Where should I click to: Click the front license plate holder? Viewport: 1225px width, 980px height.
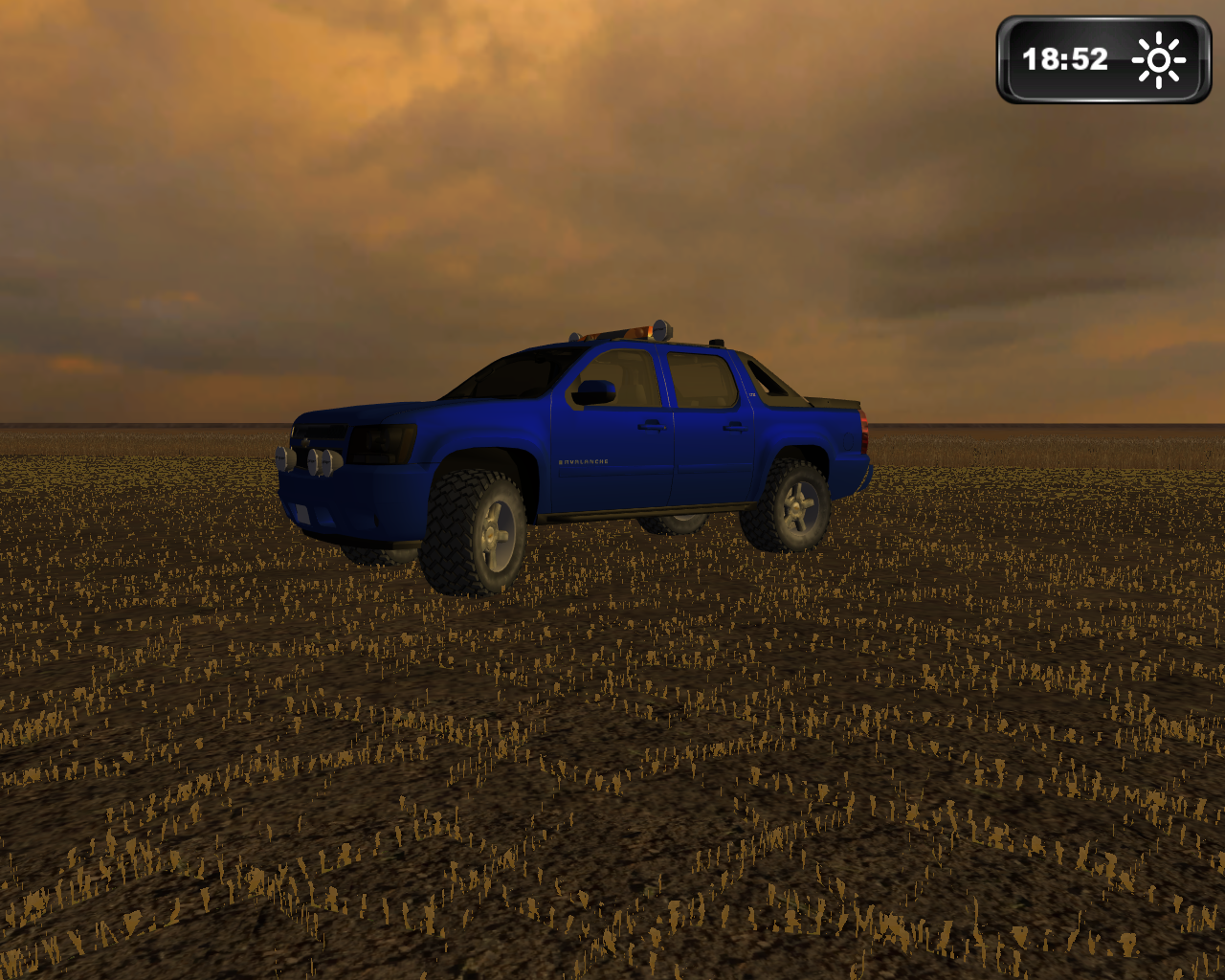[x=302, y=512]
